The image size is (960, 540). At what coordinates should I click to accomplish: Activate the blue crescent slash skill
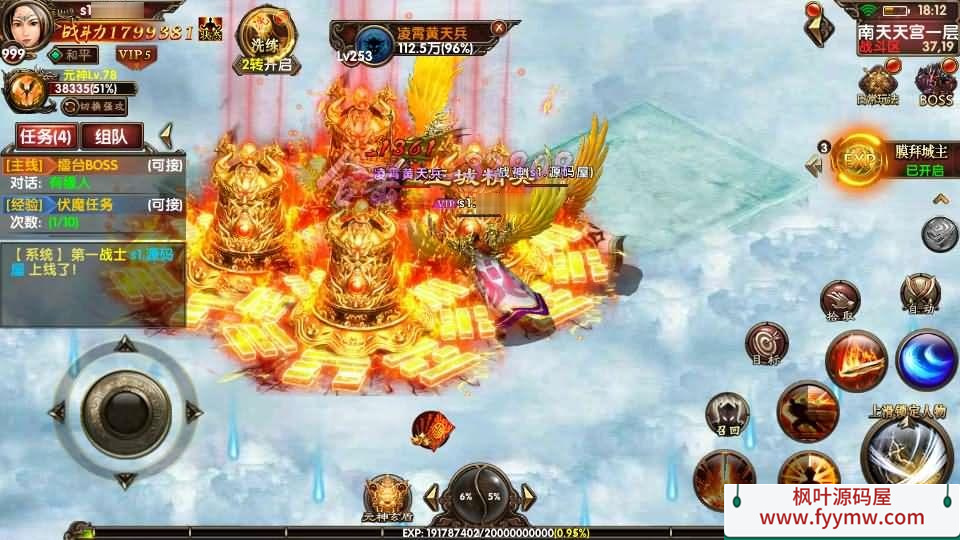coord(926,359)
